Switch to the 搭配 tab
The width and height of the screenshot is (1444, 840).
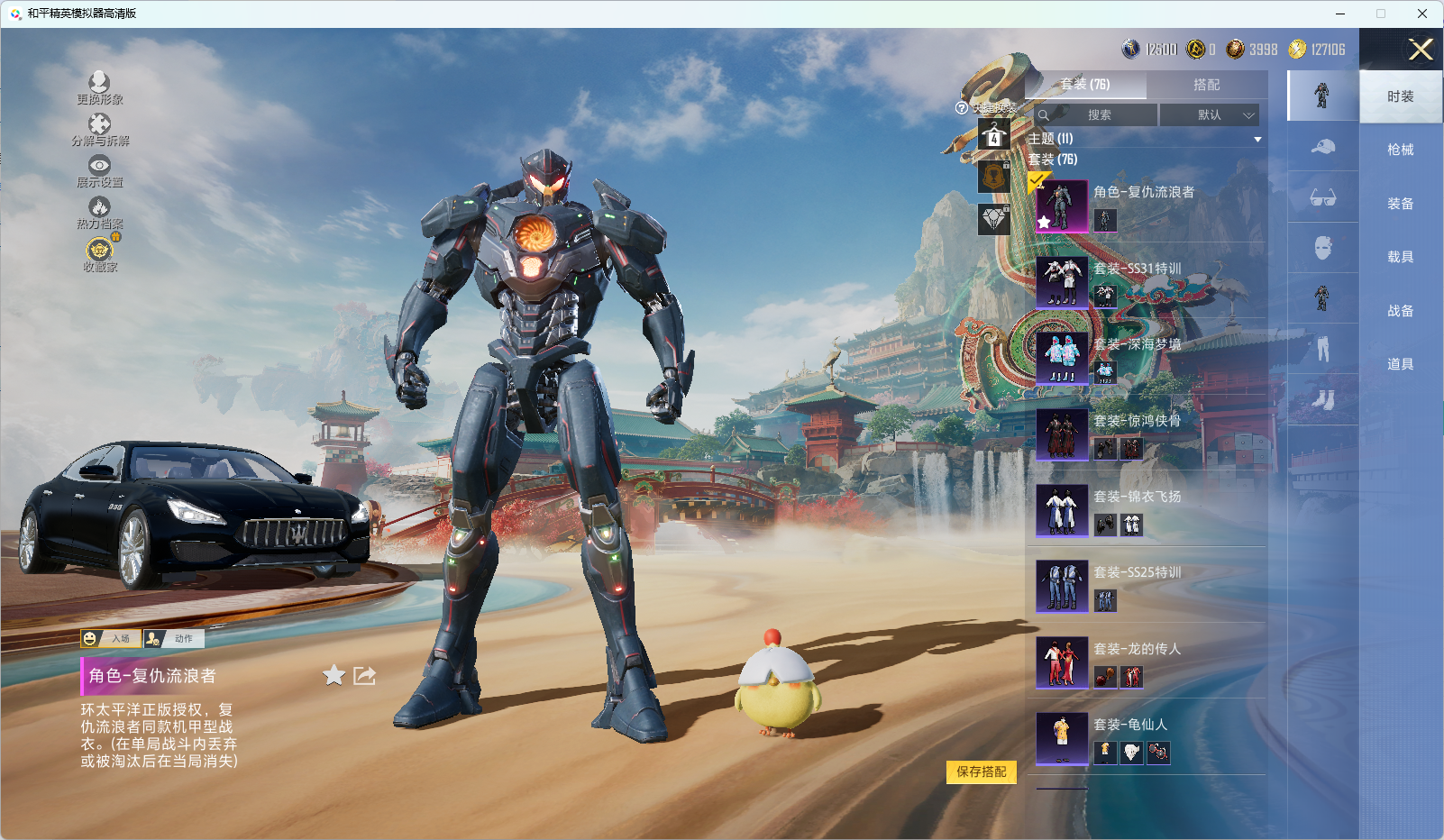pyautogui.click(x=1206, y=85)
